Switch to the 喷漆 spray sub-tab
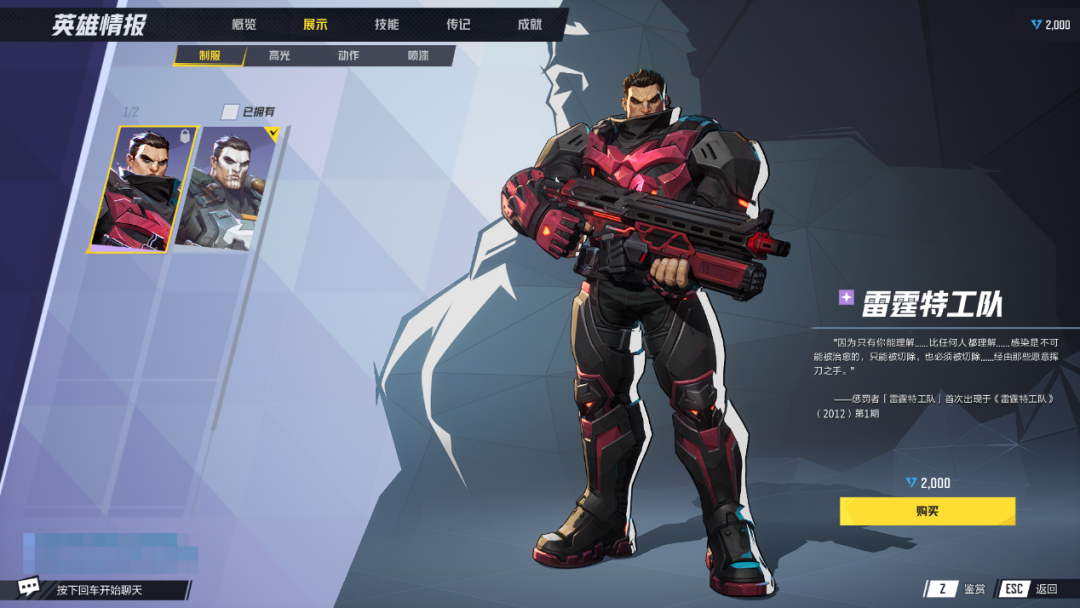The image size is (1080, 608). [x=418, y=56]
